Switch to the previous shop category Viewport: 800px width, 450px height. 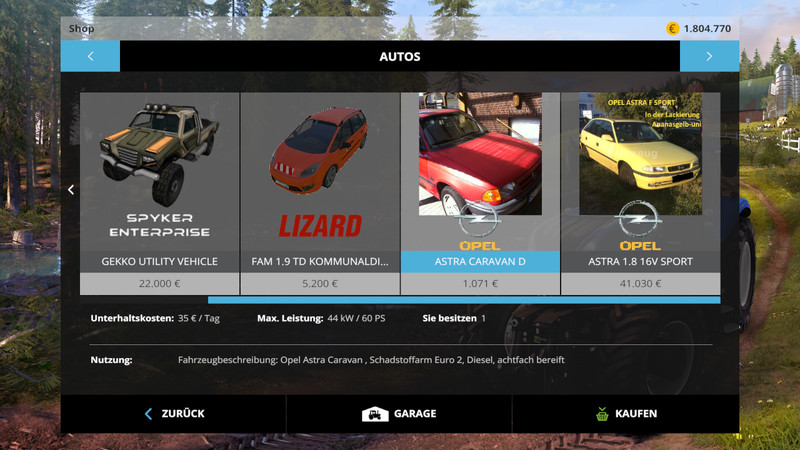point(90,56)
